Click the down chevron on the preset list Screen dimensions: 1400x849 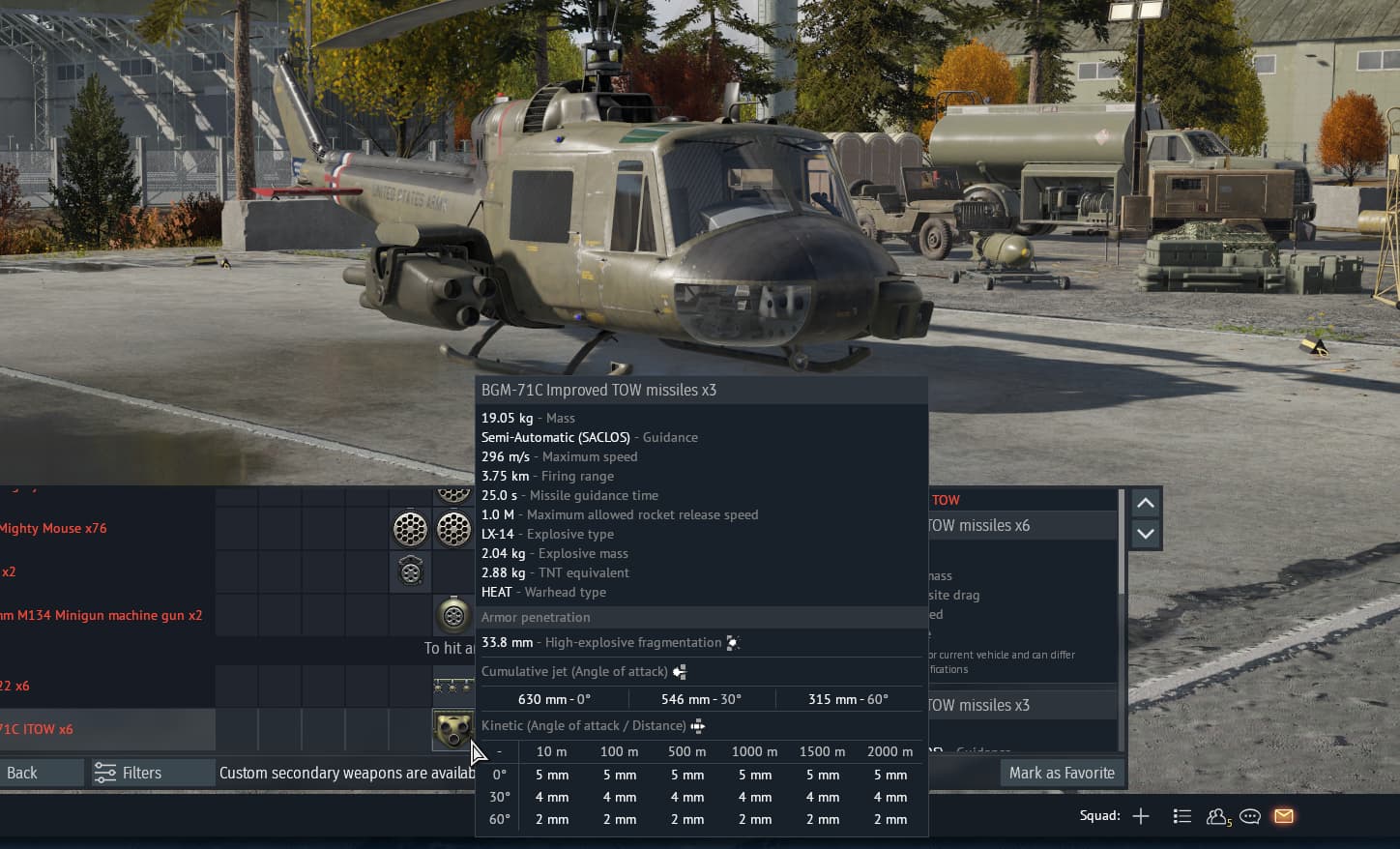point(1145,533)
